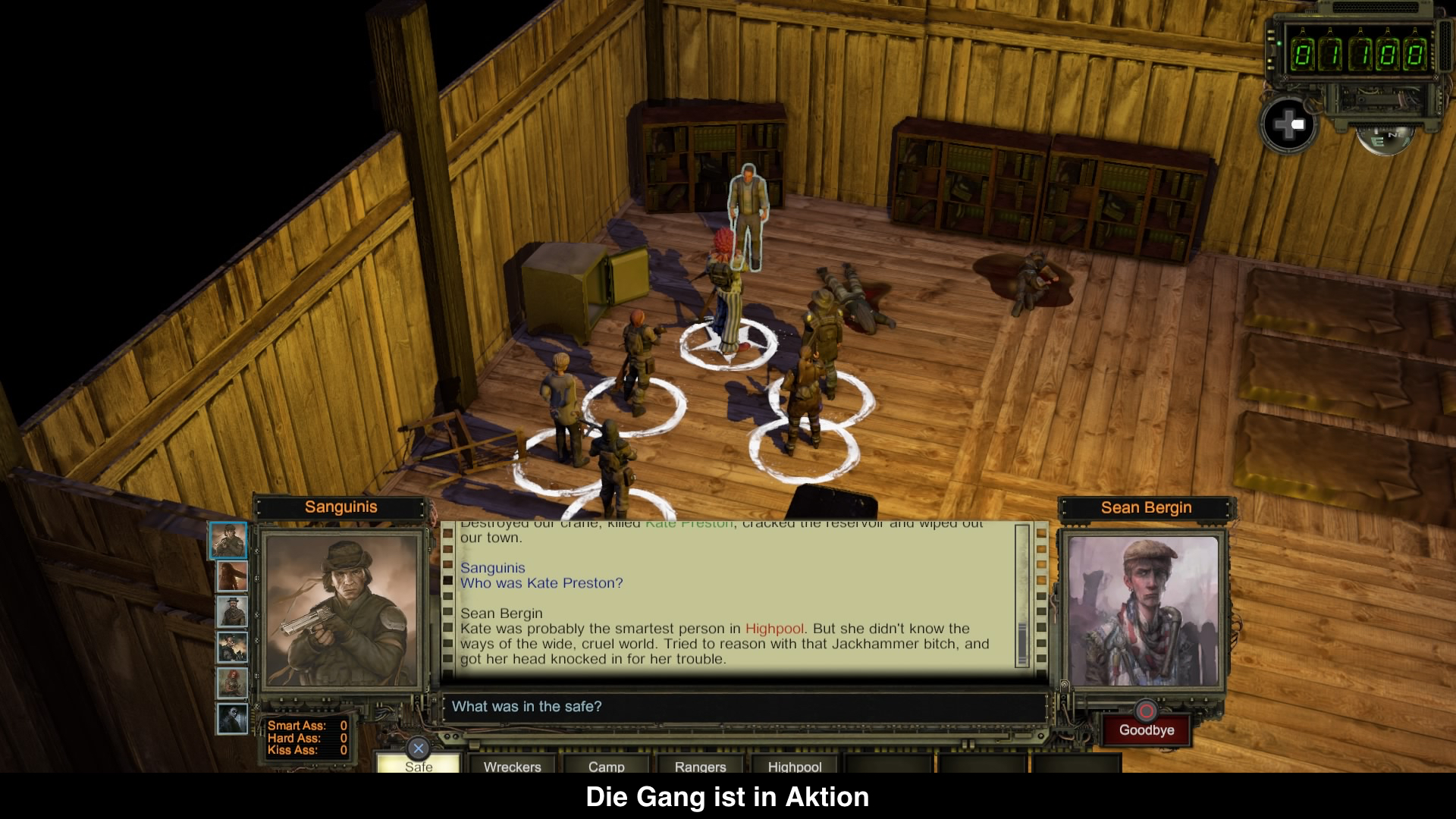
Task: Ask about the Safe keyword
Action: click(419, 764)
